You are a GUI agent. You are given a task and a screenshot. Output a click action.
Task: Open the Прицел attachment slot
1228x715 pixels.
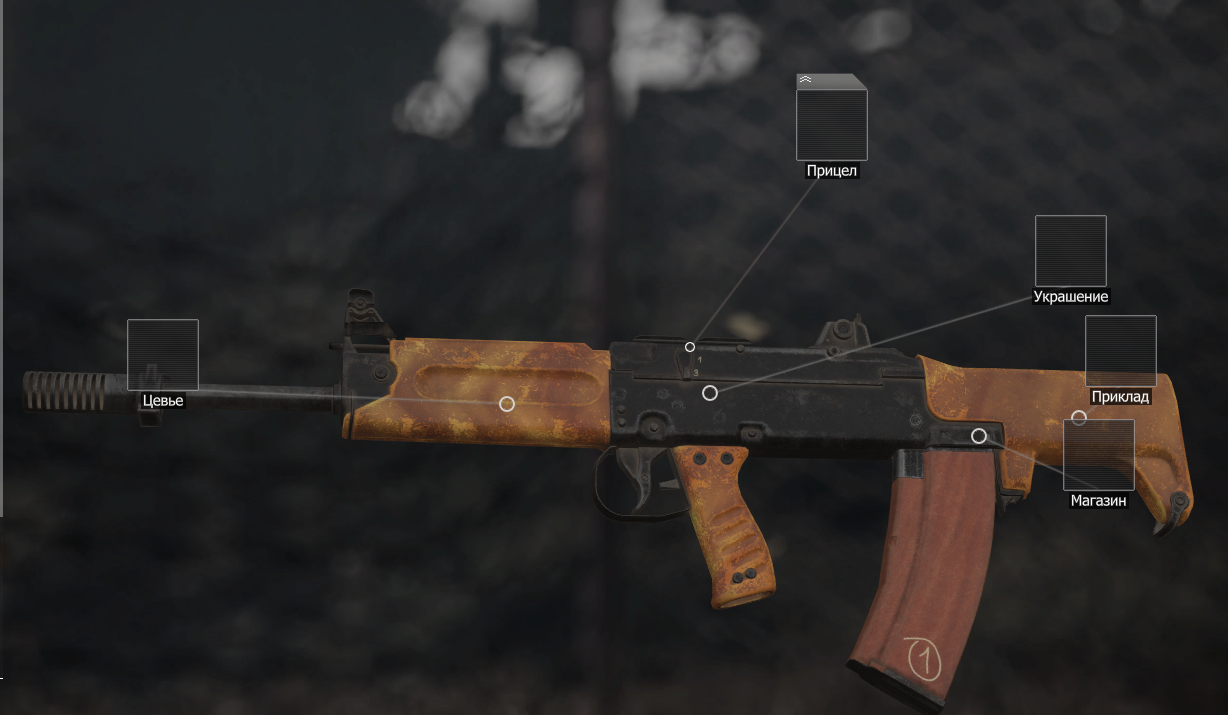point(831,124)
